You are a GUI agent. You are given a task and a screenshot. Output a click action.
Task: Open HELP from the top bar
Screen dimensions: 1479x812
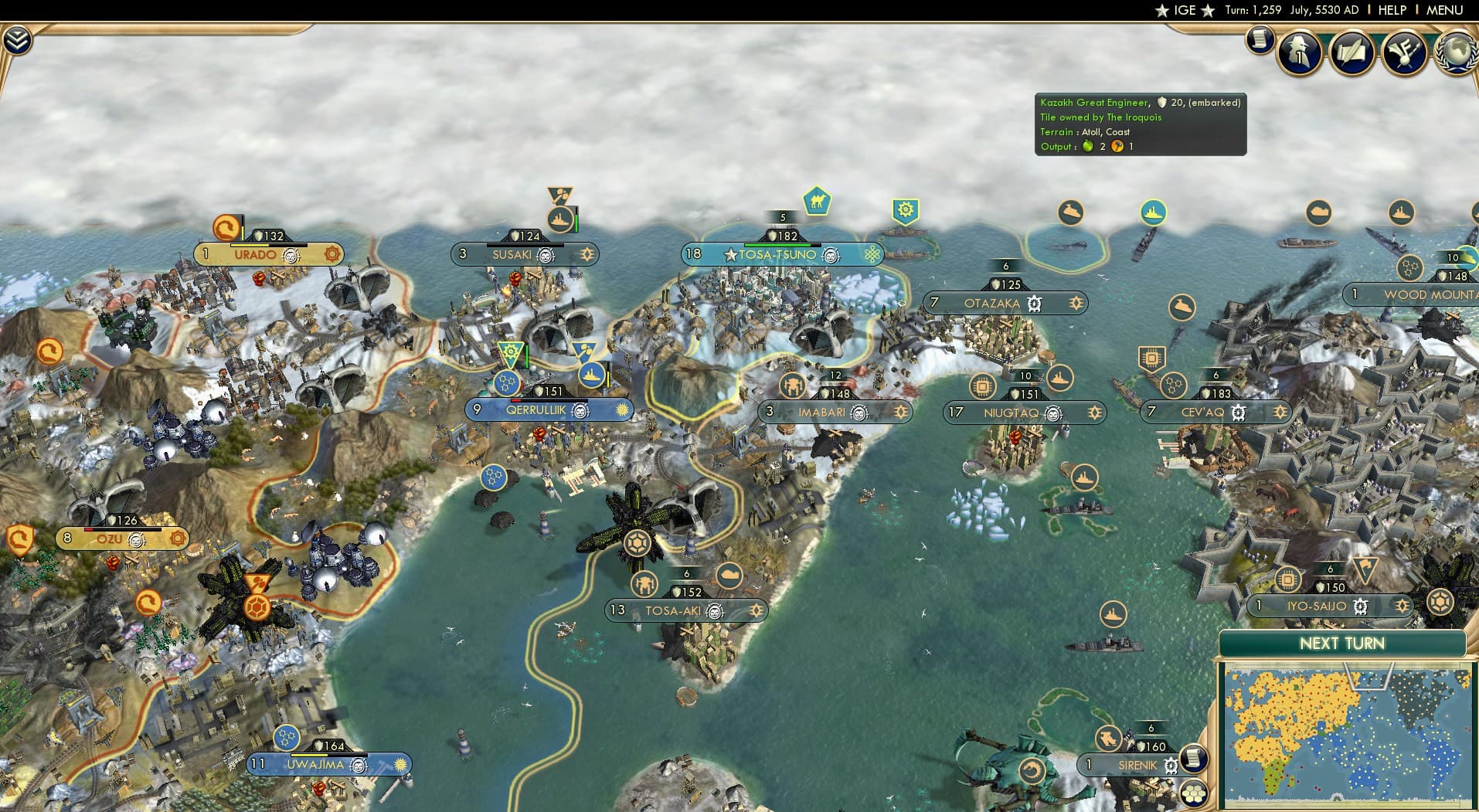(x=1392, y=10)
